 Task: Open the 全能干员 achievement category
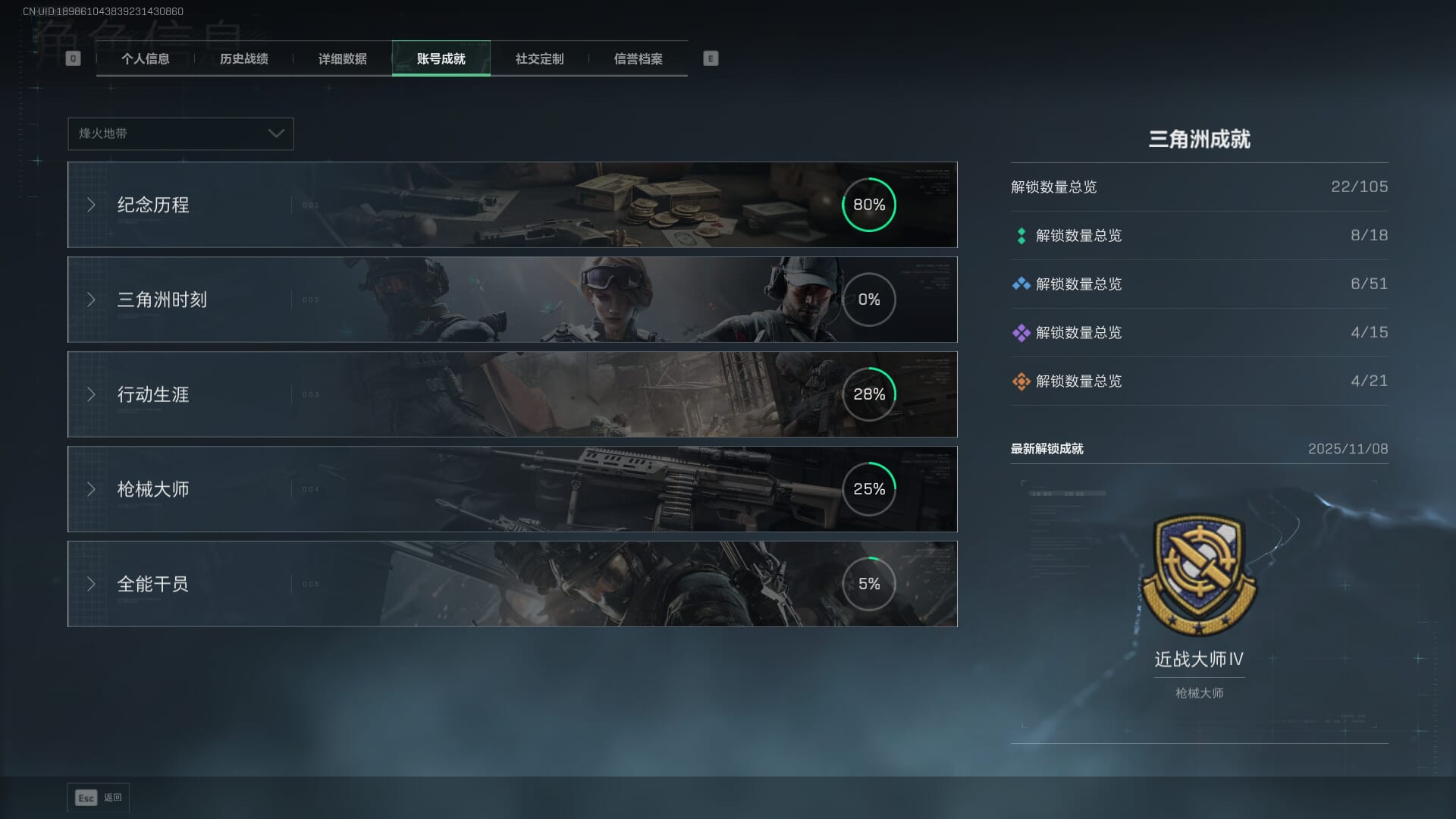(512, 584)
